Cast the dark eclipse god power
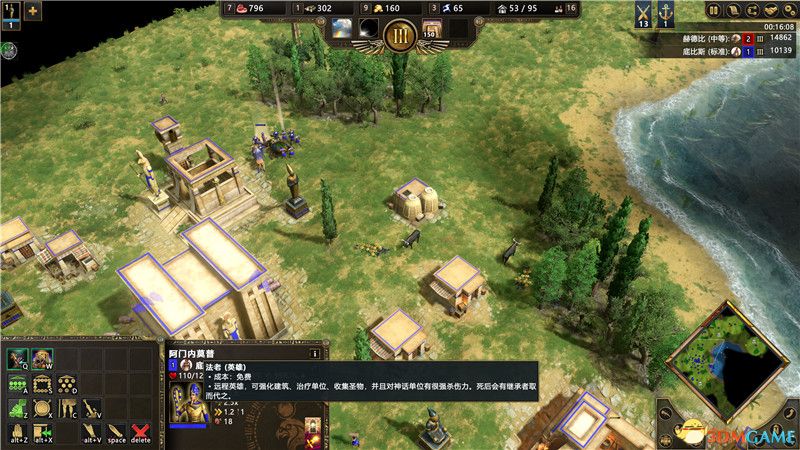The height and width of the screenshot is (450, 800). coord(370,28)
